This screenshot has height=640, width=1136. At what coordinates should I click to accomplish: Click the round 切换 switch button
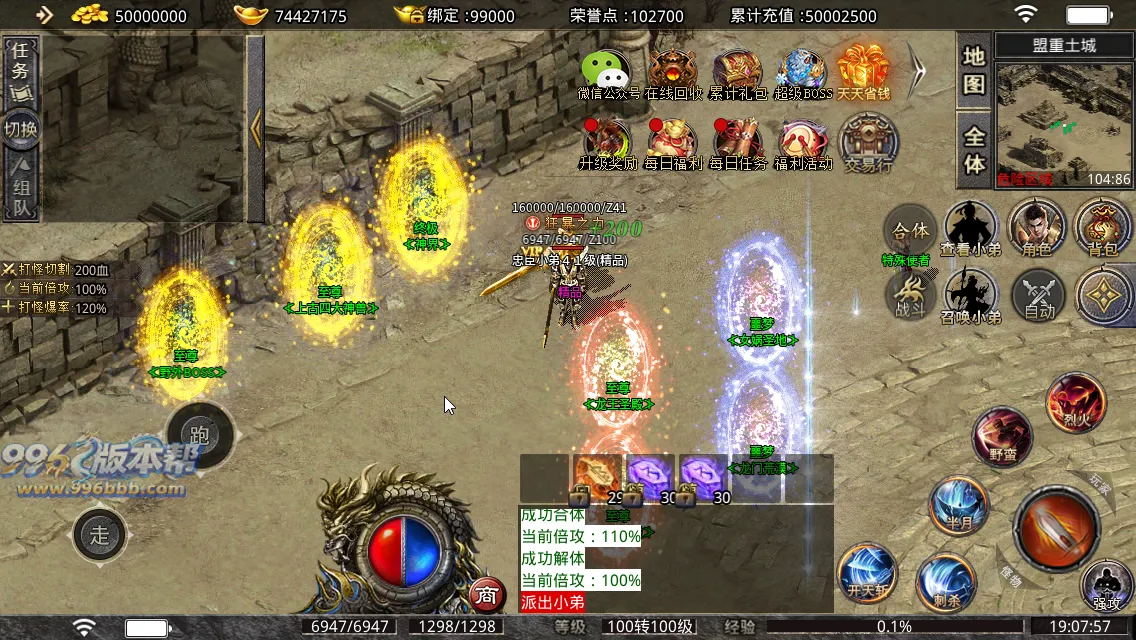click(x=20, y=130)
